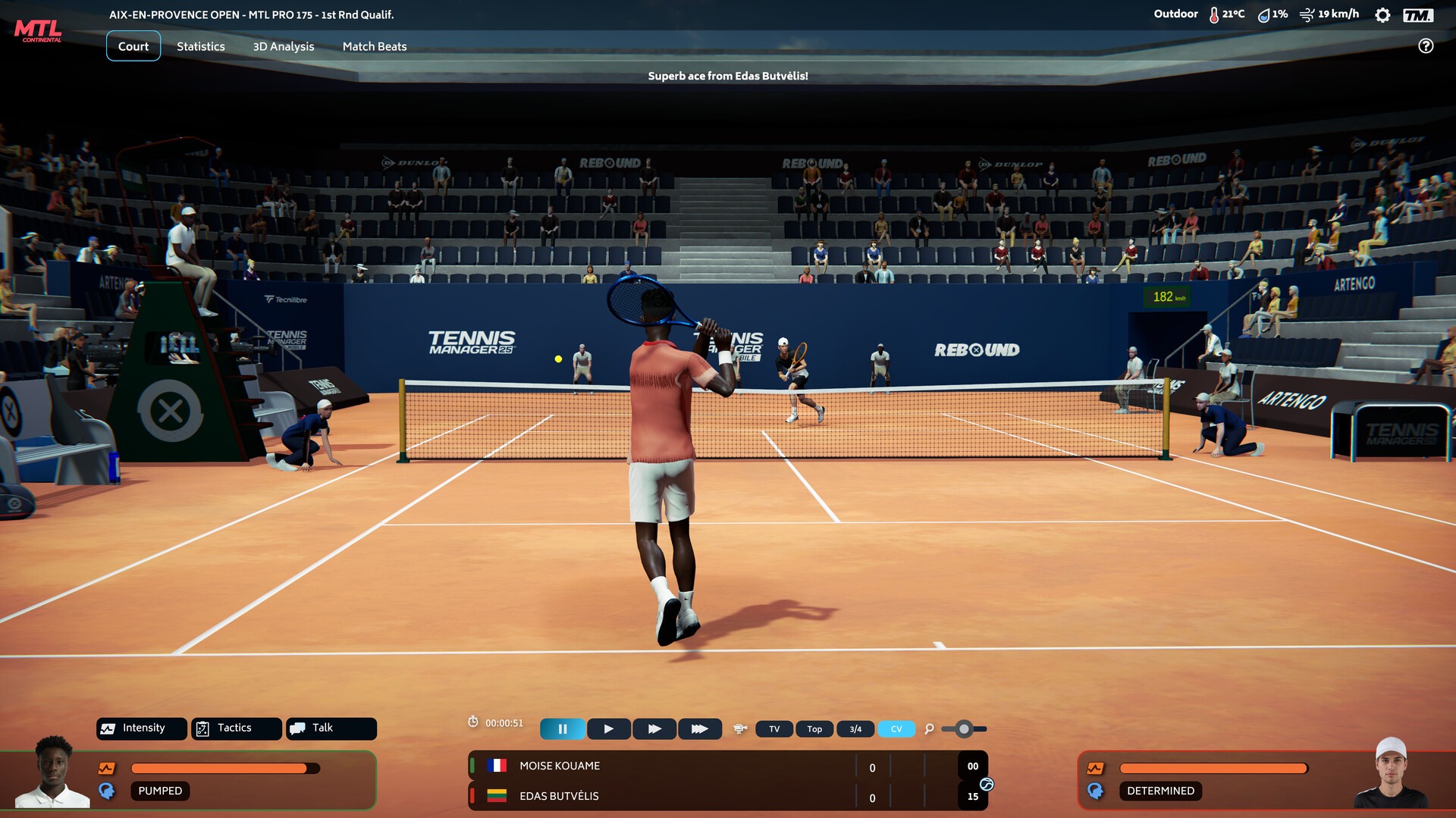The image size is (1456, 818).
Task: Switch to the Top camera view
Action: 814,729
